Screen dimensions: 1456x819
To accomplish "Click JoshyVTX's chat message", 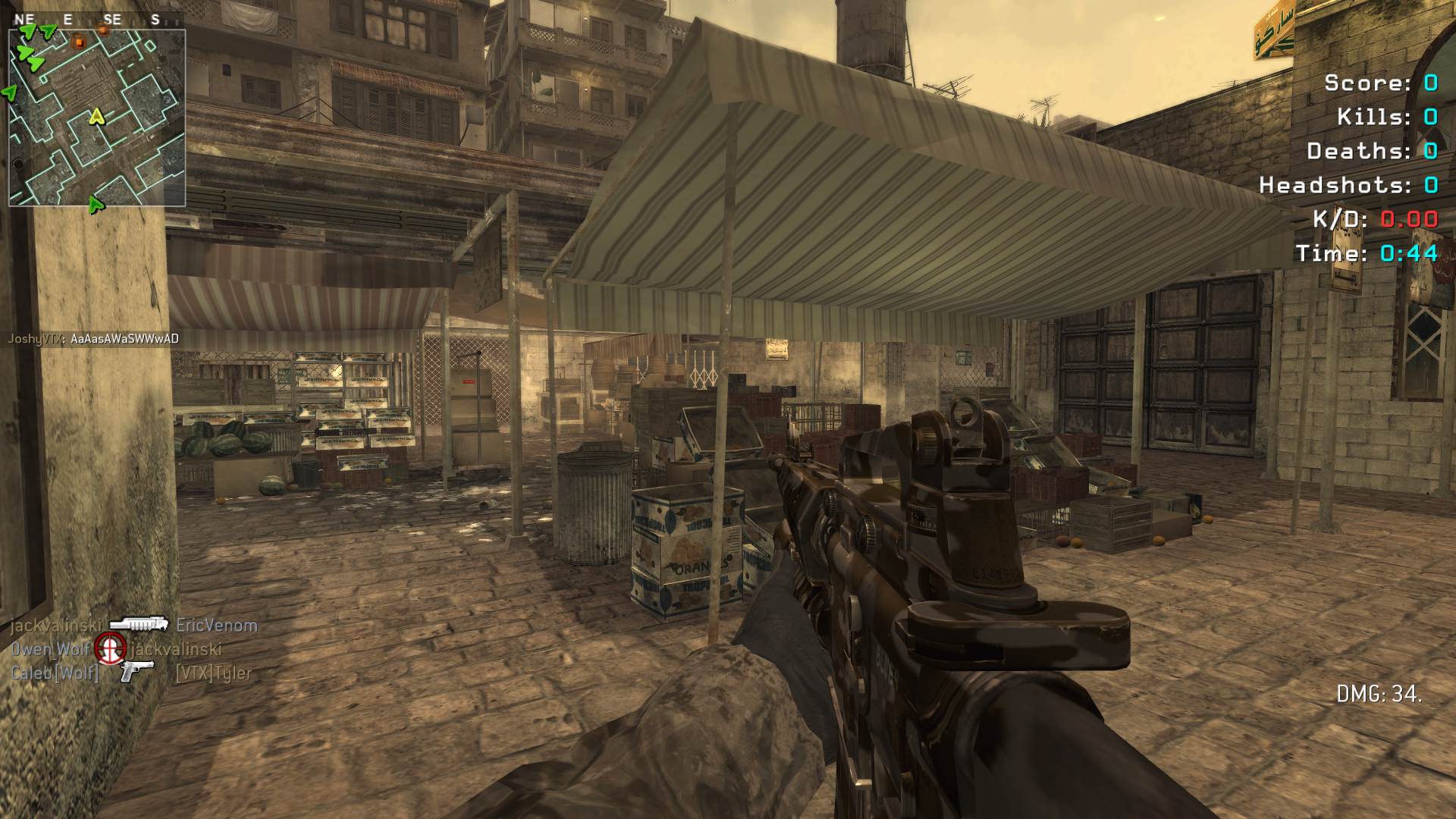I will coord(93,339).
